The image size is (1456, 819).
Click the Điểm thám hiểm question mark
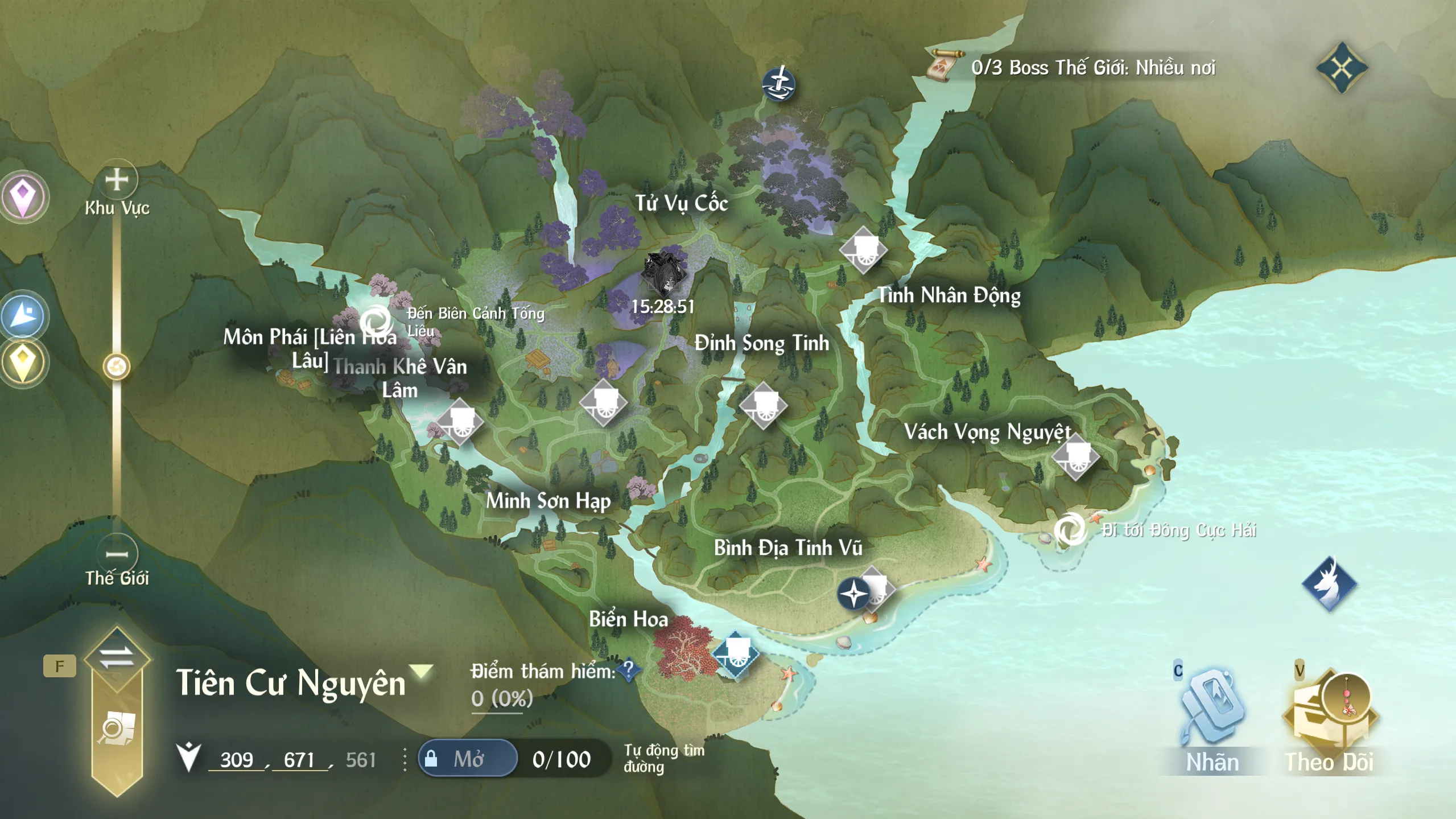pos(629,669)
